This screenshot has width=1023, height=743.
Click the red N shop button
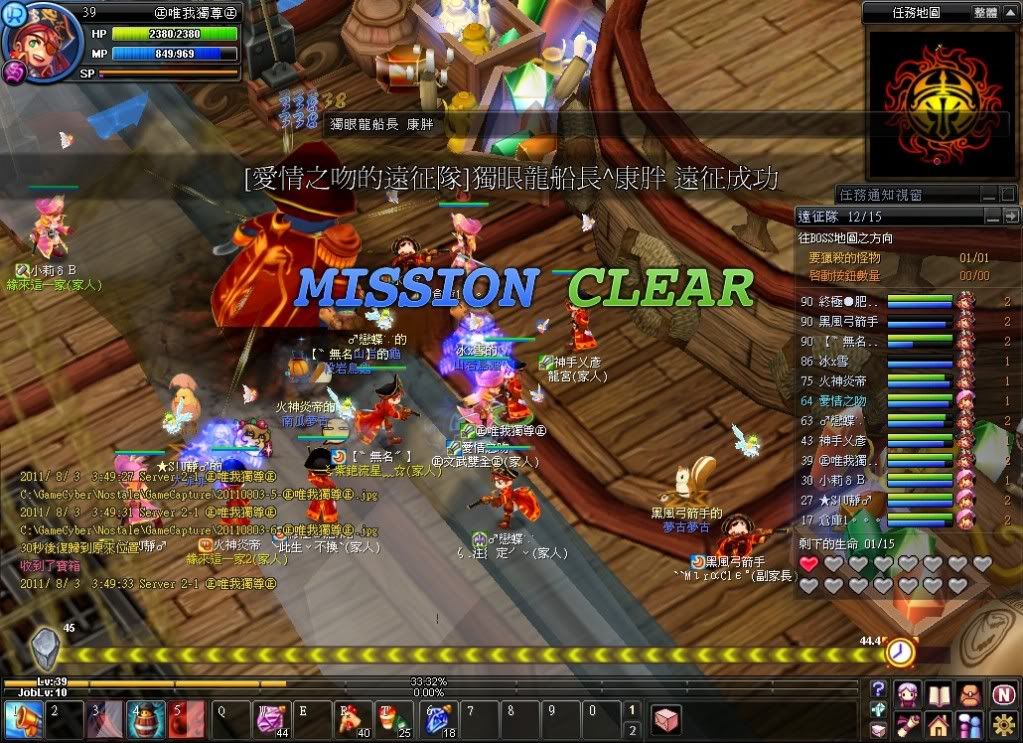tap(1004, 694)
